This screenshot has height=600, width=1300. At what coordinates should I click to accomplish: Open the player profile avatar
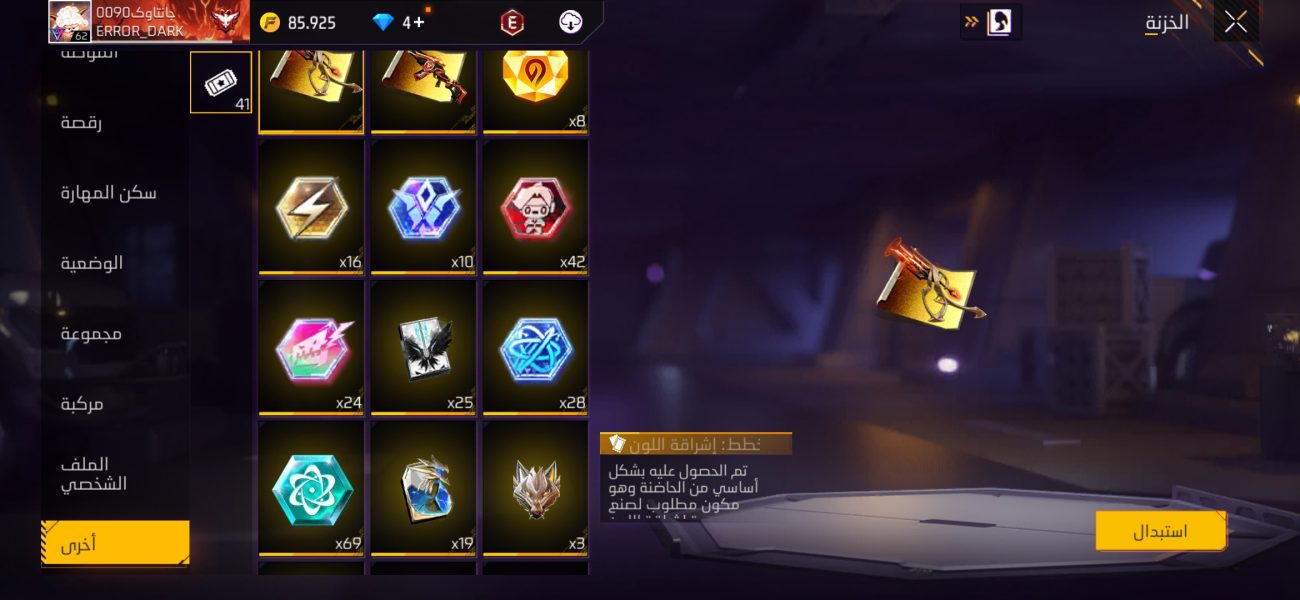coord(70,22)
